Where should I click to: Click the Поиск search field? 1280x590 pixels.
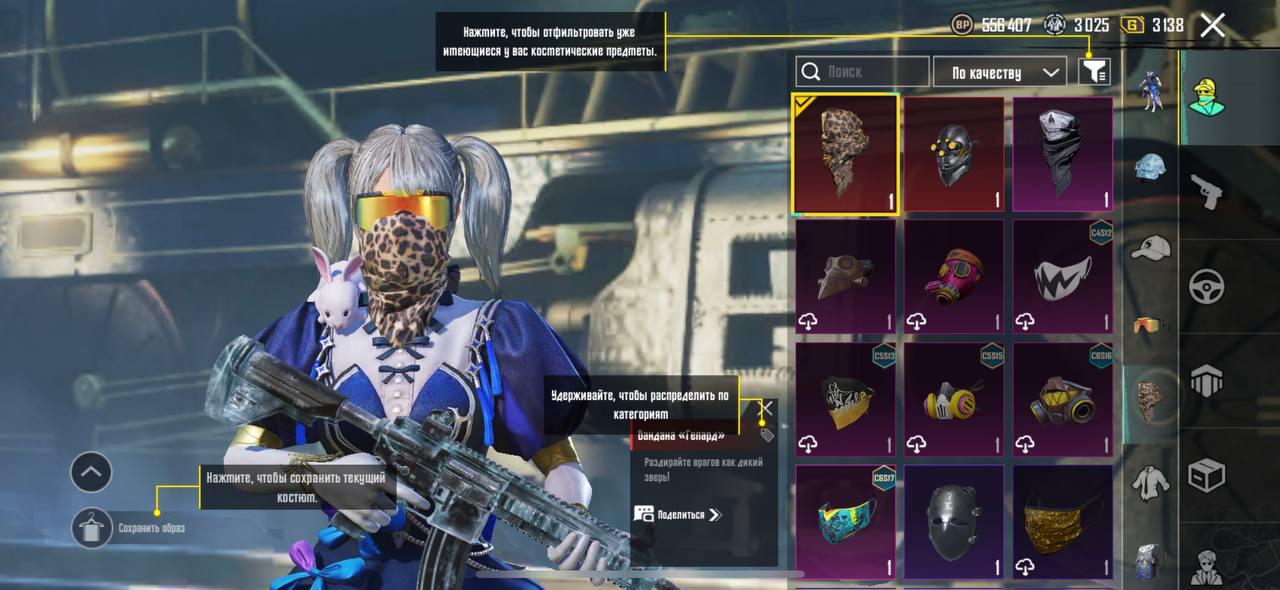coord(863,72)
